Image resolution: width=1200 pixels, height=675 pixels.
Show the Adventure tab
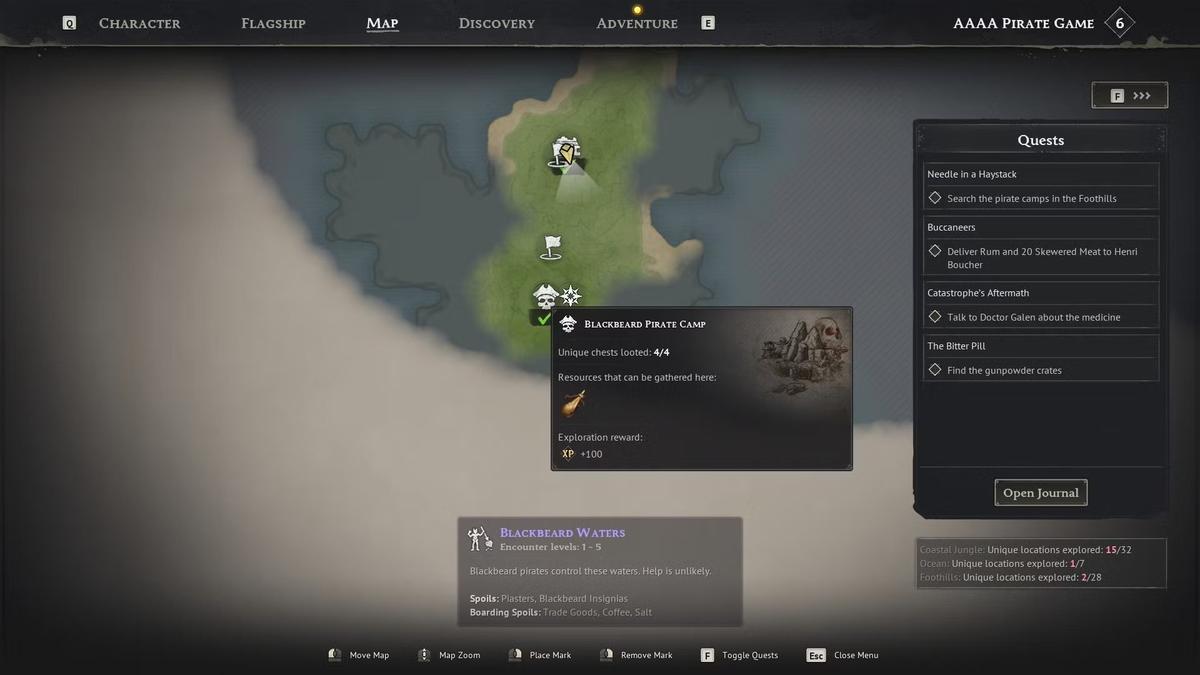coord(636,23)
